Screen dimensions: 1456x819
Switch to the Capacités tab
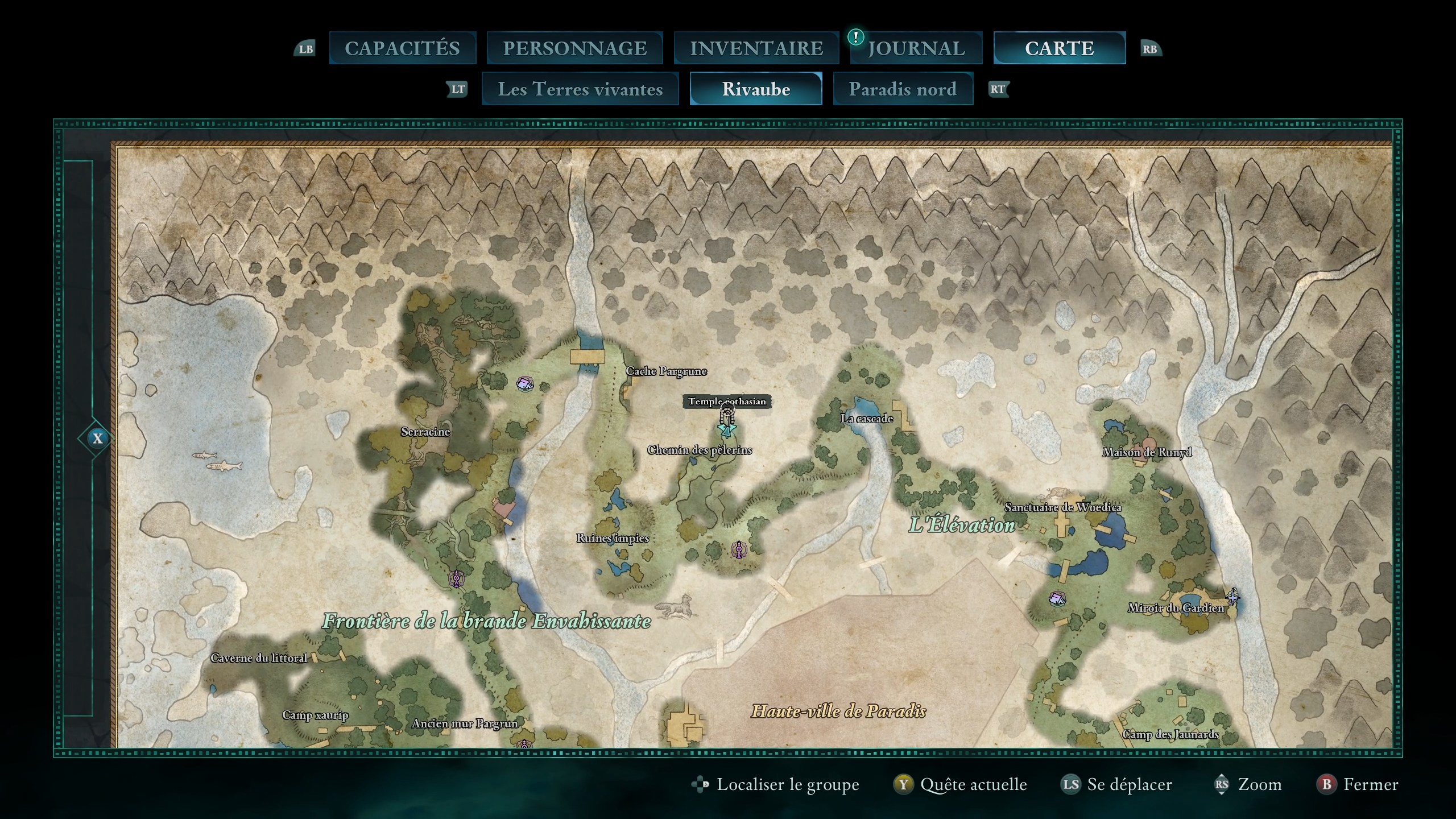[x=402, y=48]
